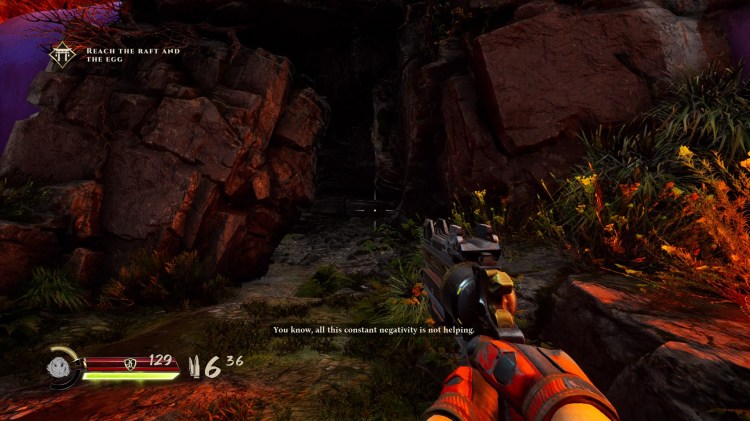The height and width of the screenshot is (421, 750).
Task: Click the round character portrait icon
Action: coord(62,368)
